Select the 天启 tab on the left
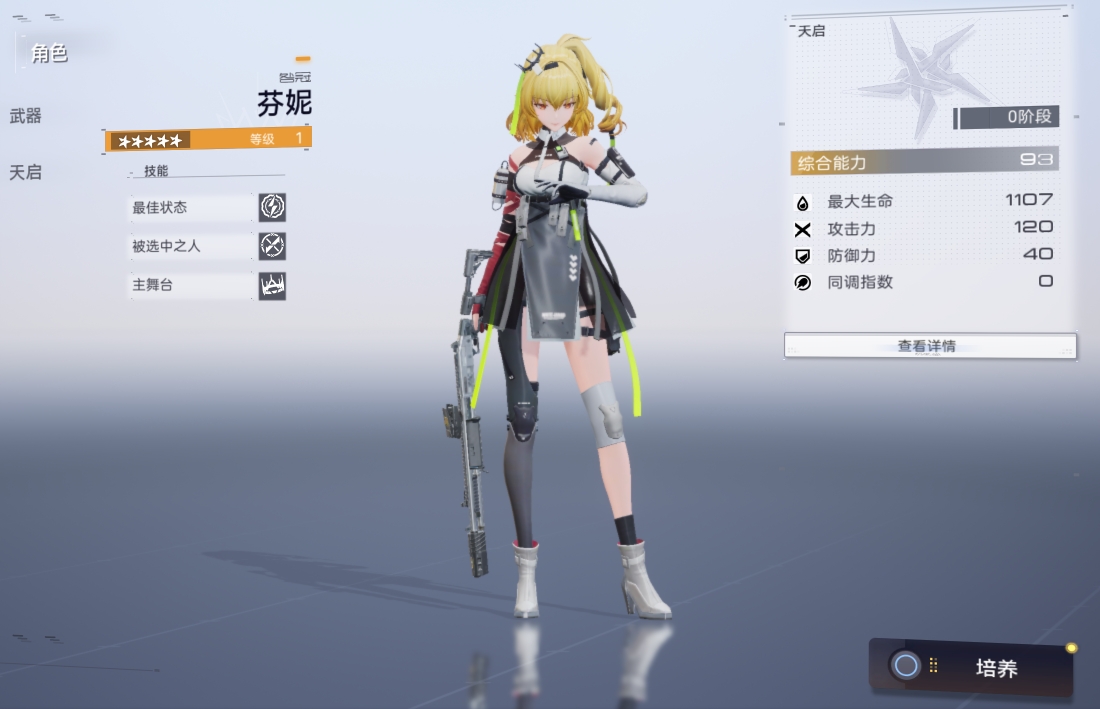The width and height of the screenshot is (1100, 709). pyautogui.click(x=26, y=172)
